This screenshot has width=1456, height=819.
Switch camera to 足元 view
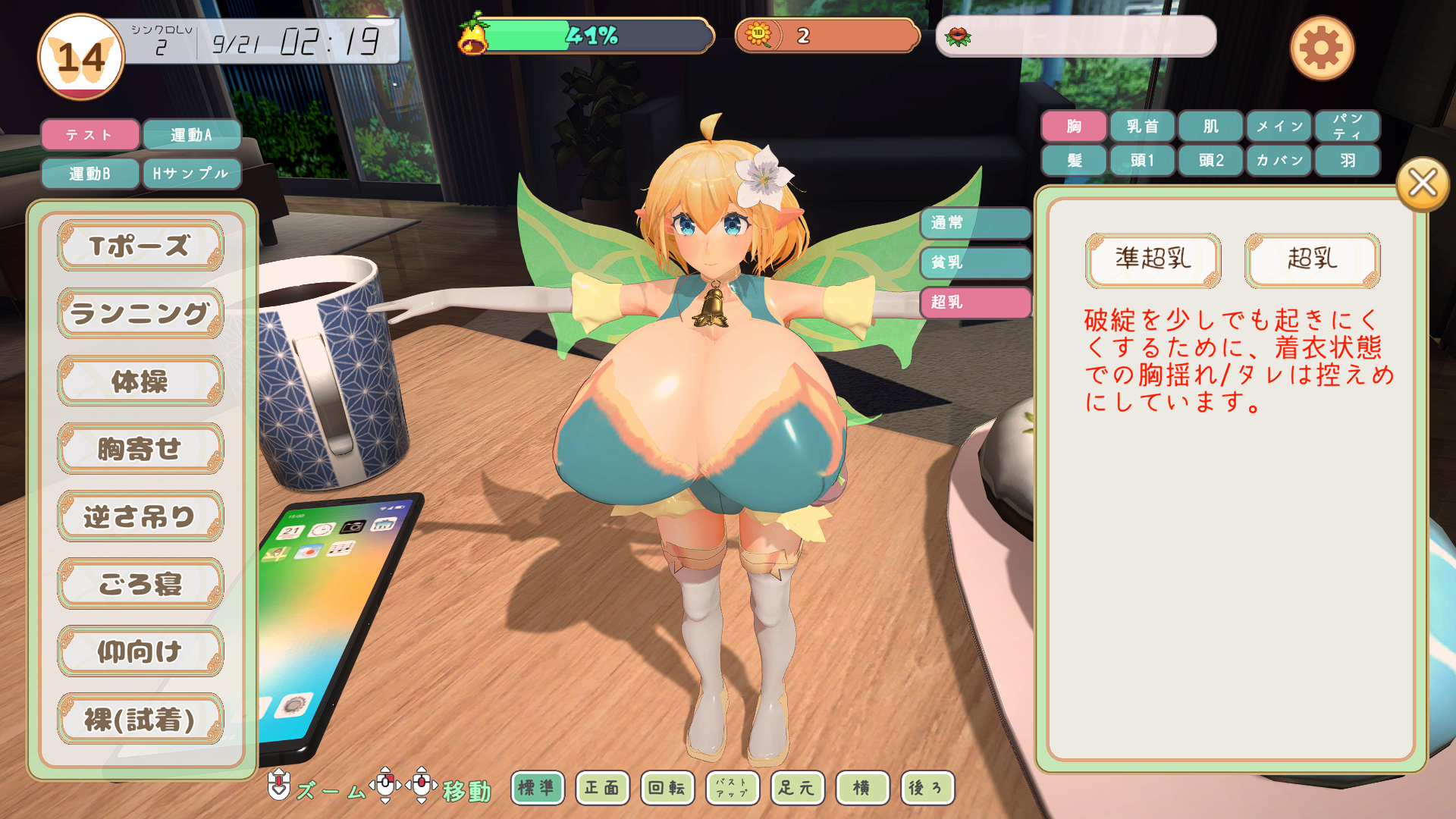797,788
